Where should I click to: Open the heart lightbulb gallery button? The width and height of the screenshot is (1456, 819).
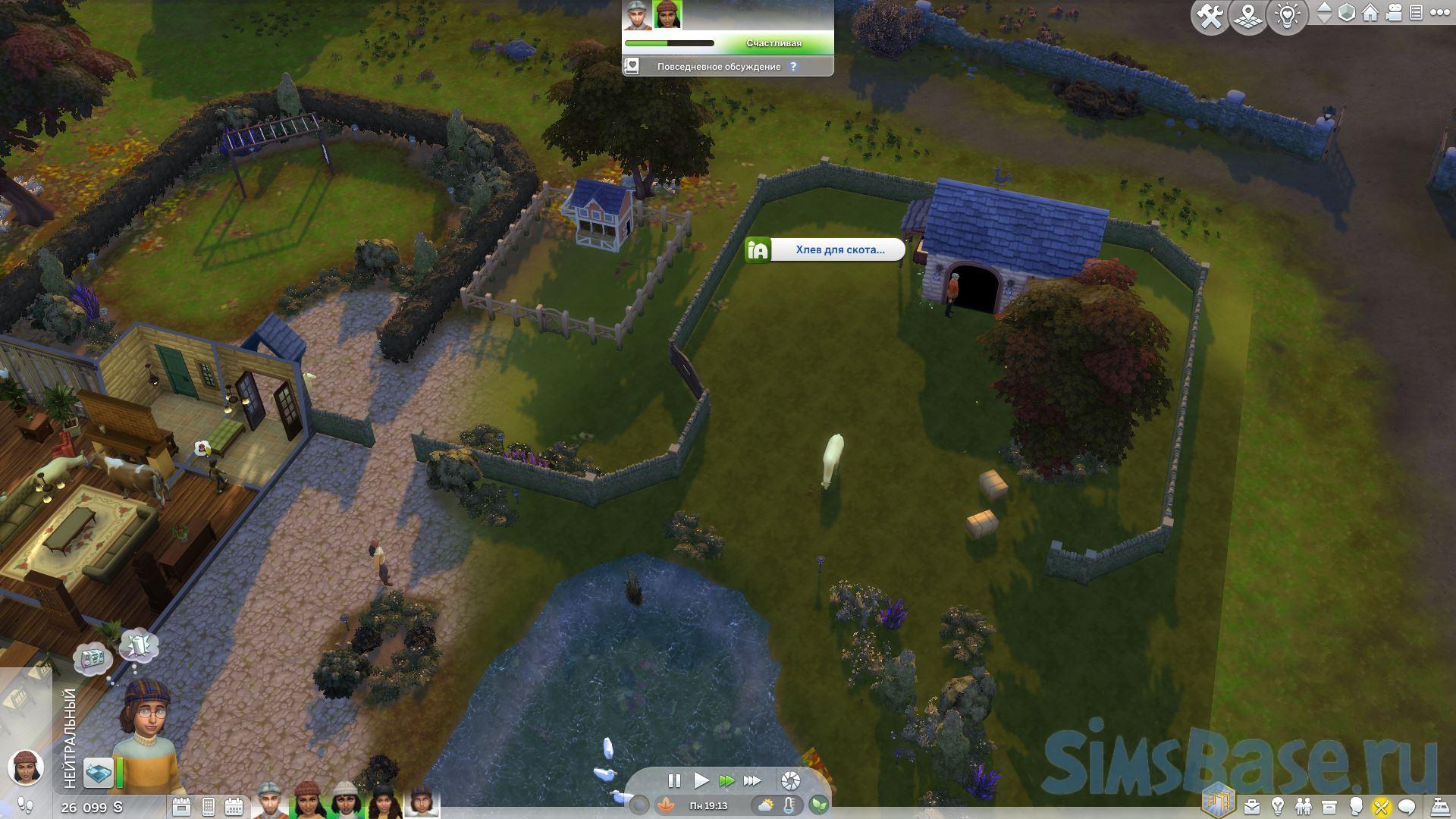tap(1288, 17)
